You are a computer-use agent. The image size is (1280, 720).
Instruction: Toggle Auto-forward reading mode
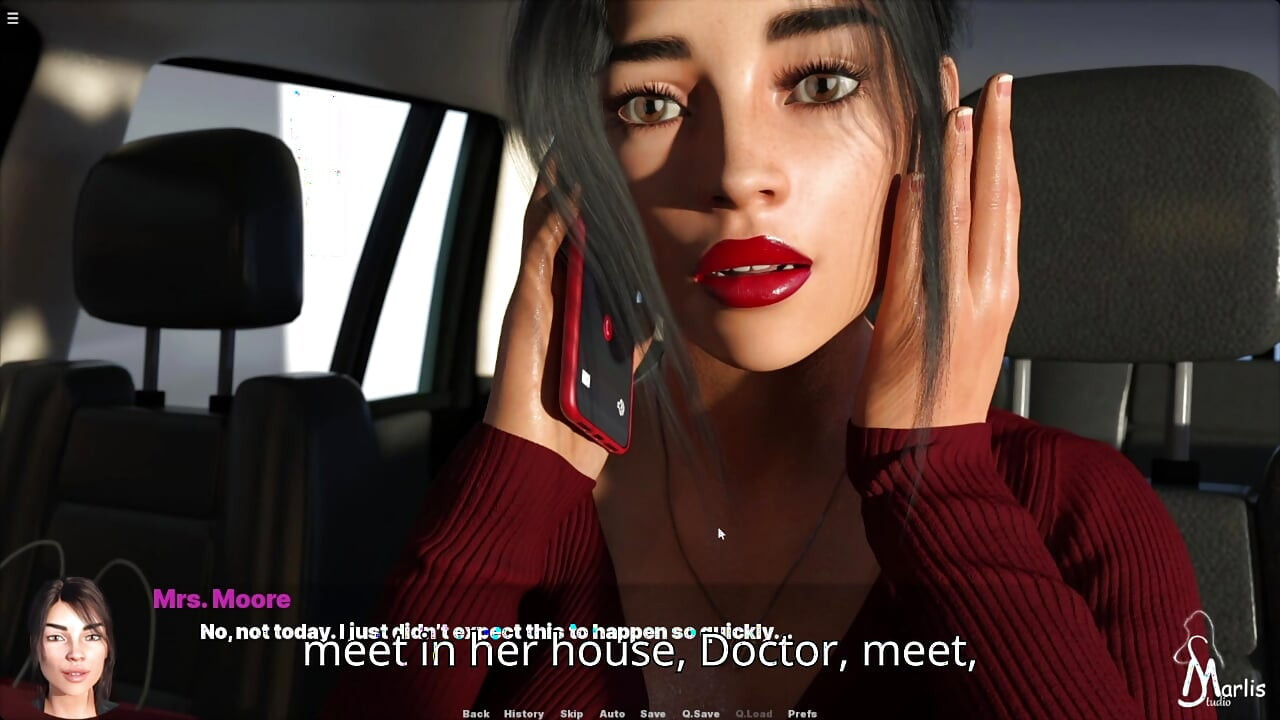pyautogui.click(x=611, y=714)
